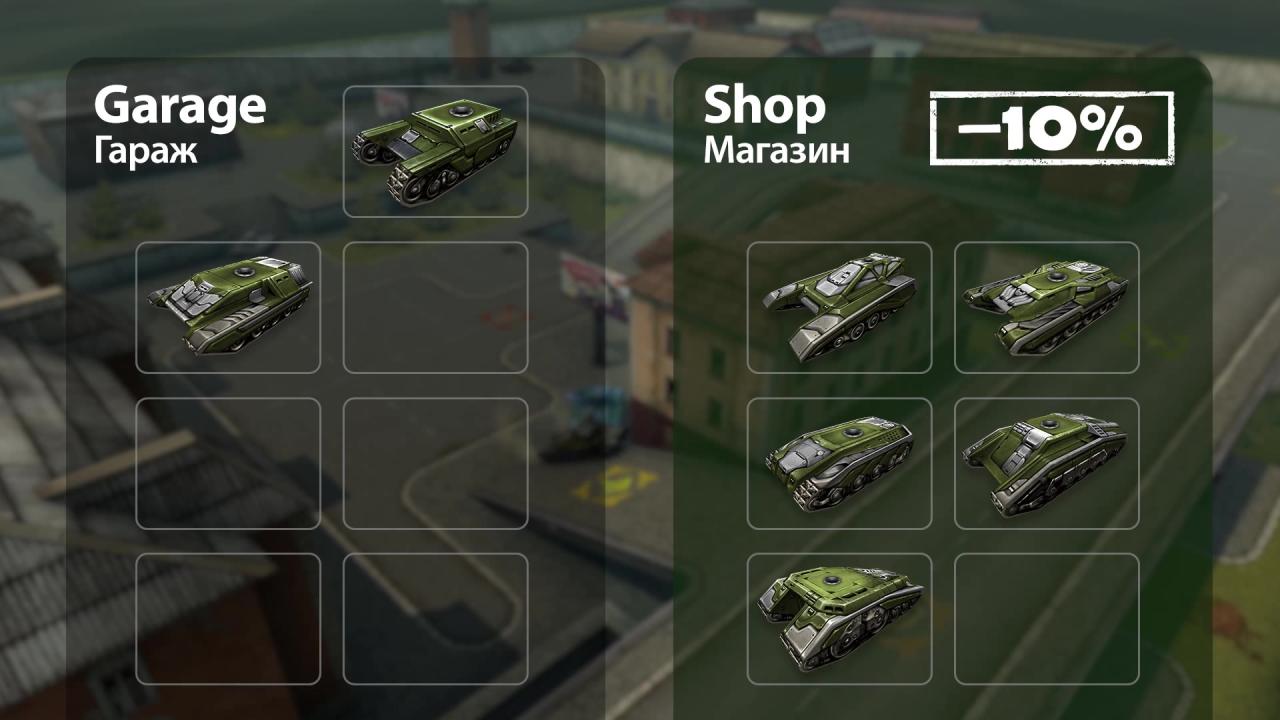This screenshot has height=720, width=1280.
Task: Select the Mammoth hull in the Garage
Action: (x=435, y=151)
